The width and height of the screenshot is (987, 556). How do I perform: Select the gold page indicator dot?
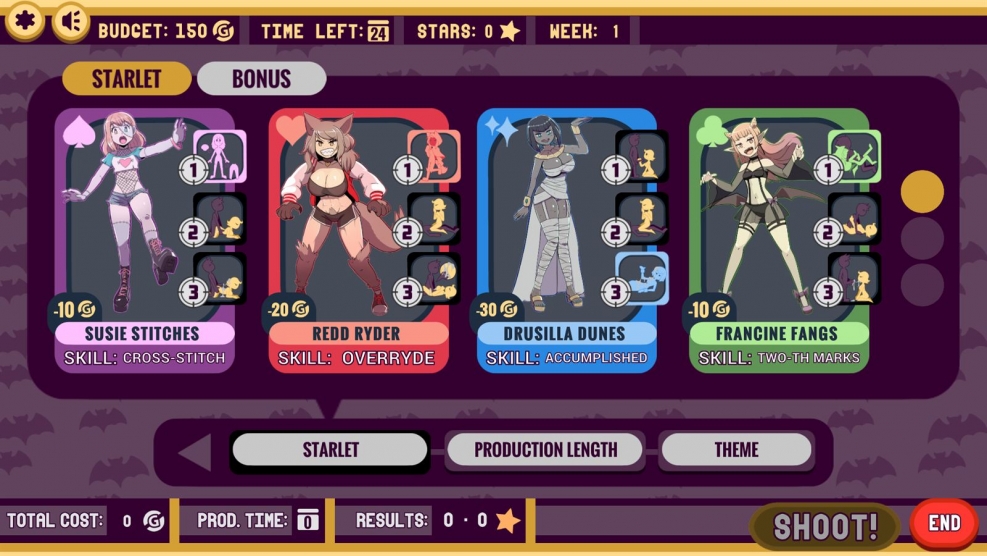[x=921, y=191]
